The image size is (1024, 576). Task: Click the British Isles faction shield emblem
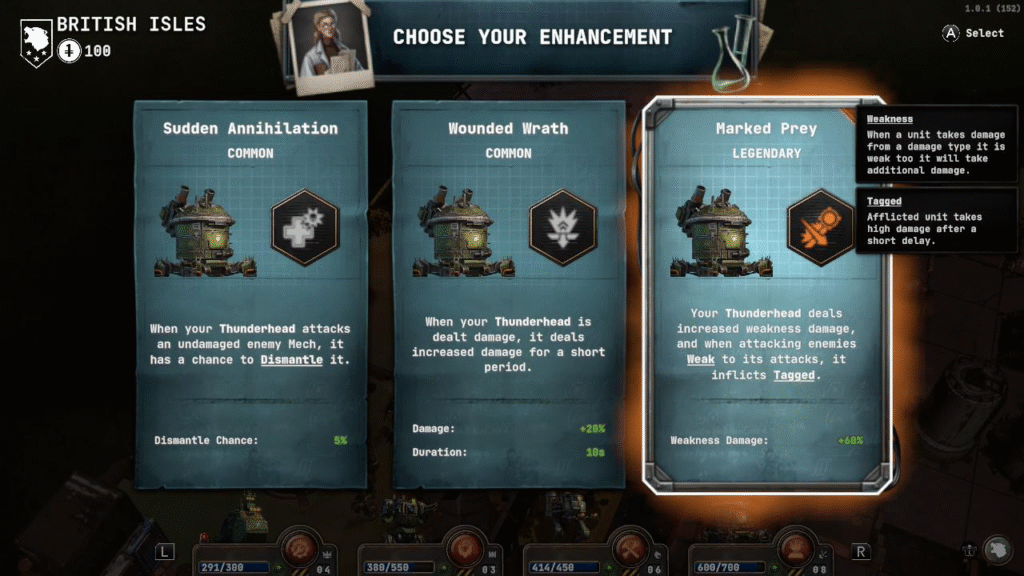click(36, 41)
